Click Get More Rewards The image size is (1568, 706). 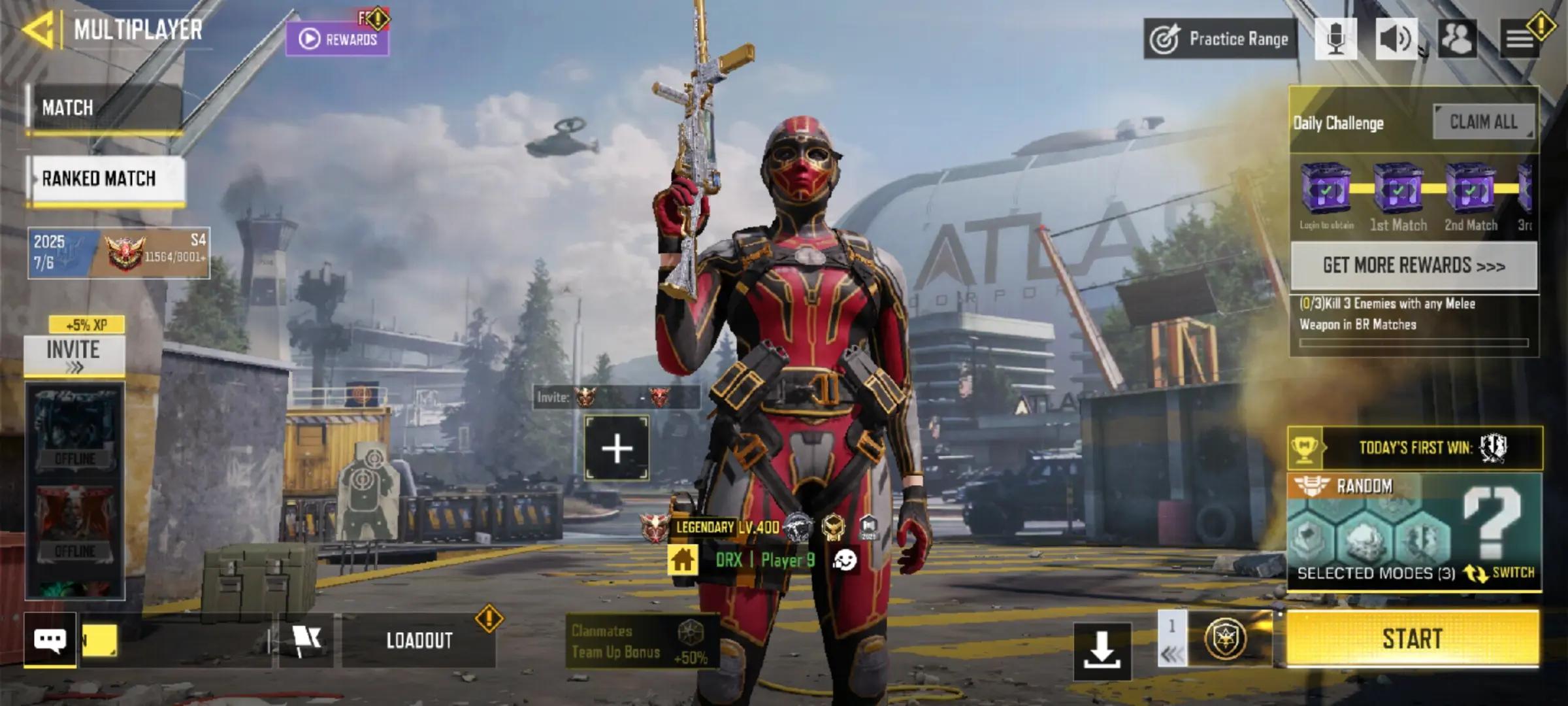click(1414, 265)
